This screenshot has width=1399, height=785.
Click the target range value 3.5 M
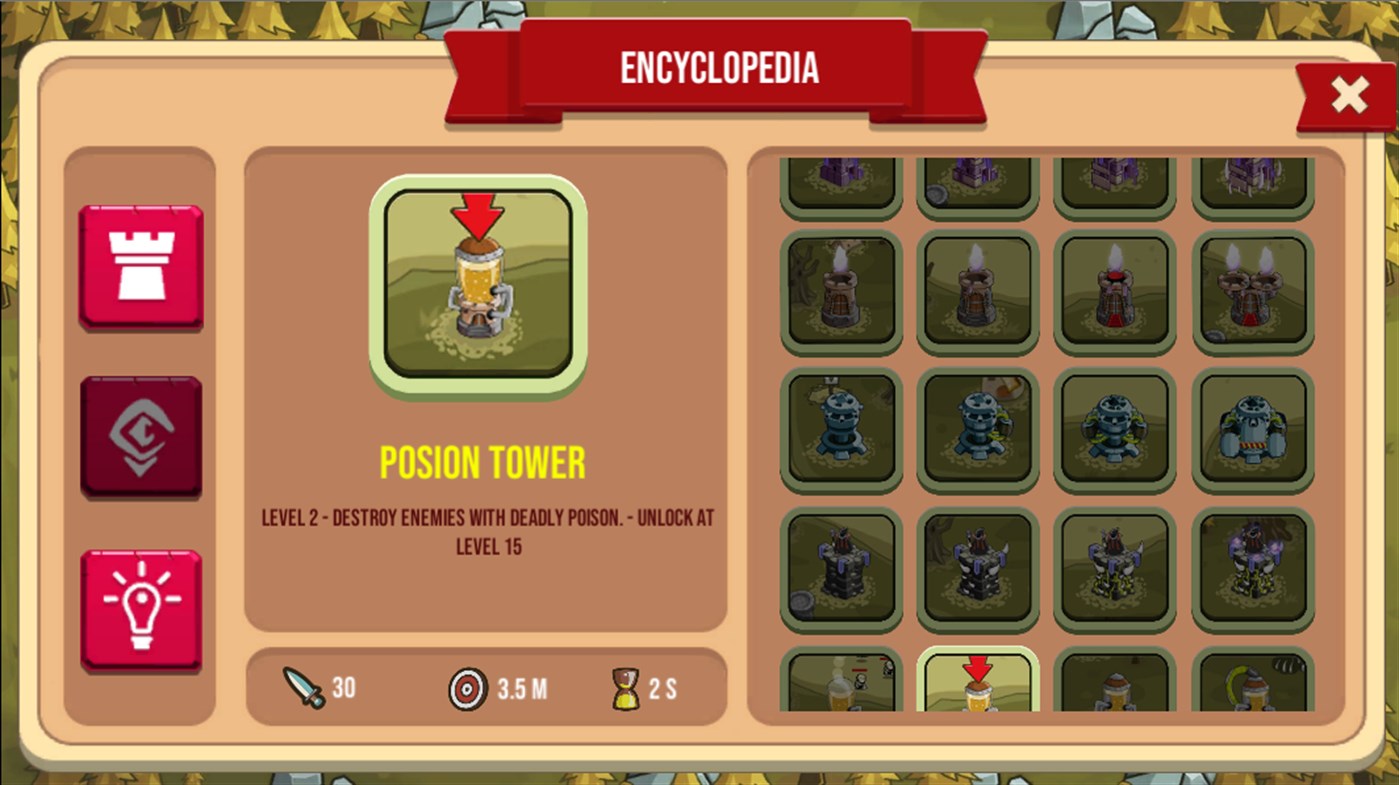point(520,687)
